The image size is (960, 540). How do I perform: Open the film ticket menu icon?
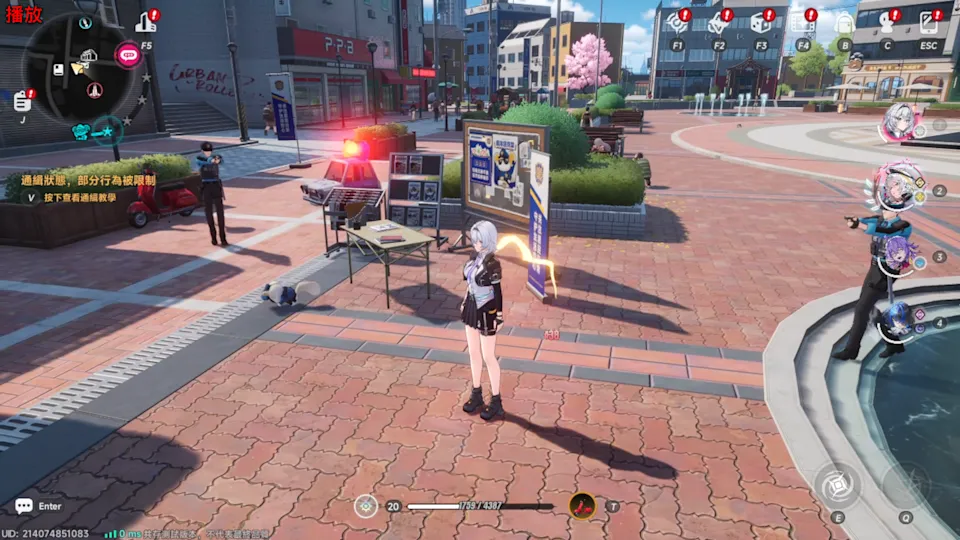click(803, 23)
